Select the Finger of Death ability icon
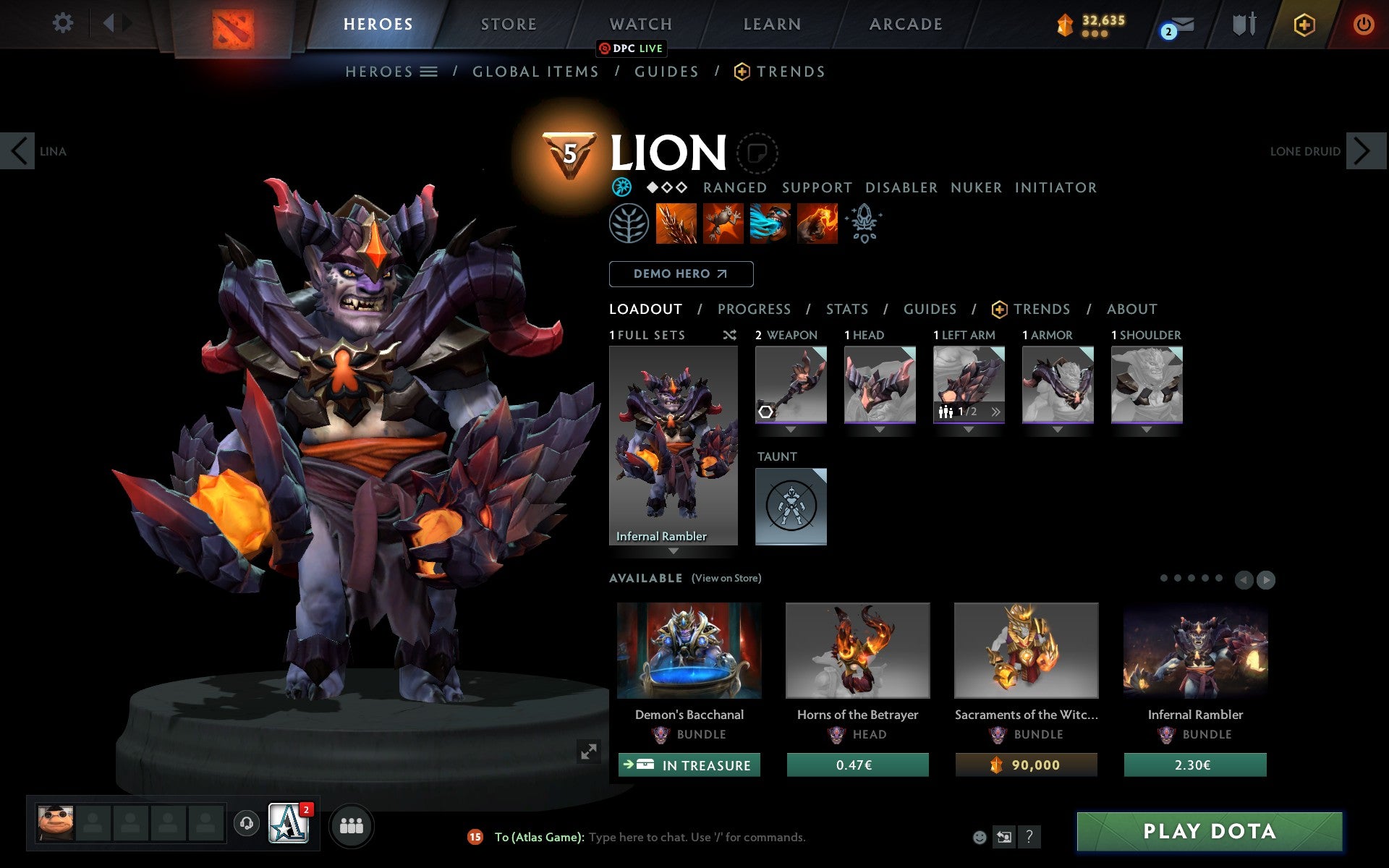 click(817, 224)
